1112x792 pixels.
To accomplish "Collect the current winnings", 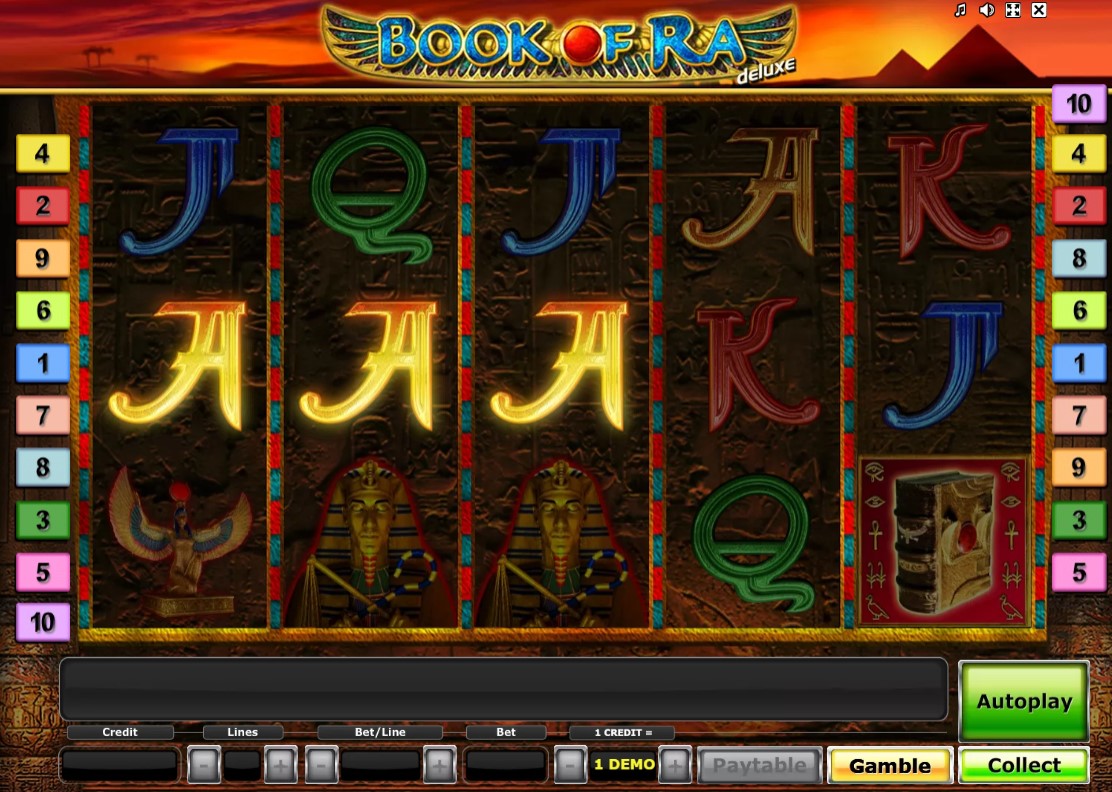I will pyautogui.click(x=1023, y=766).
